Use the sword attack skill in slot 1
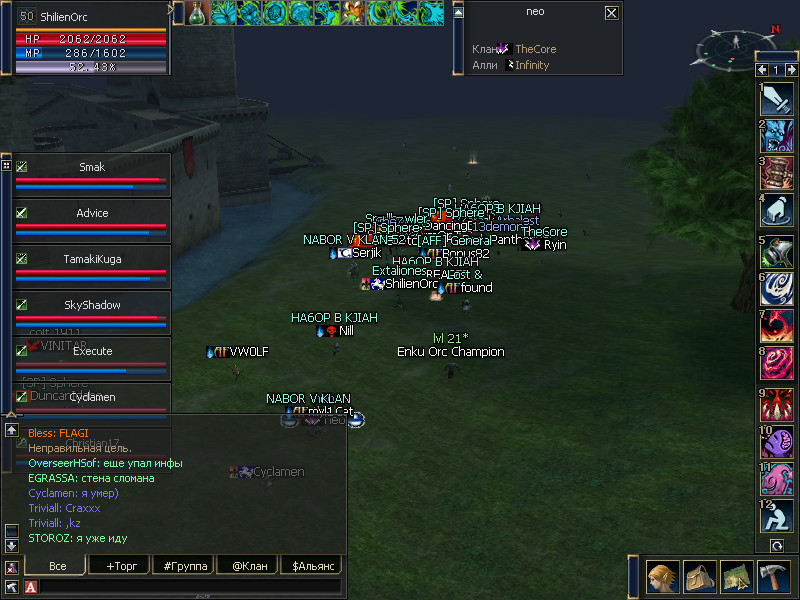 coord(776,100)
